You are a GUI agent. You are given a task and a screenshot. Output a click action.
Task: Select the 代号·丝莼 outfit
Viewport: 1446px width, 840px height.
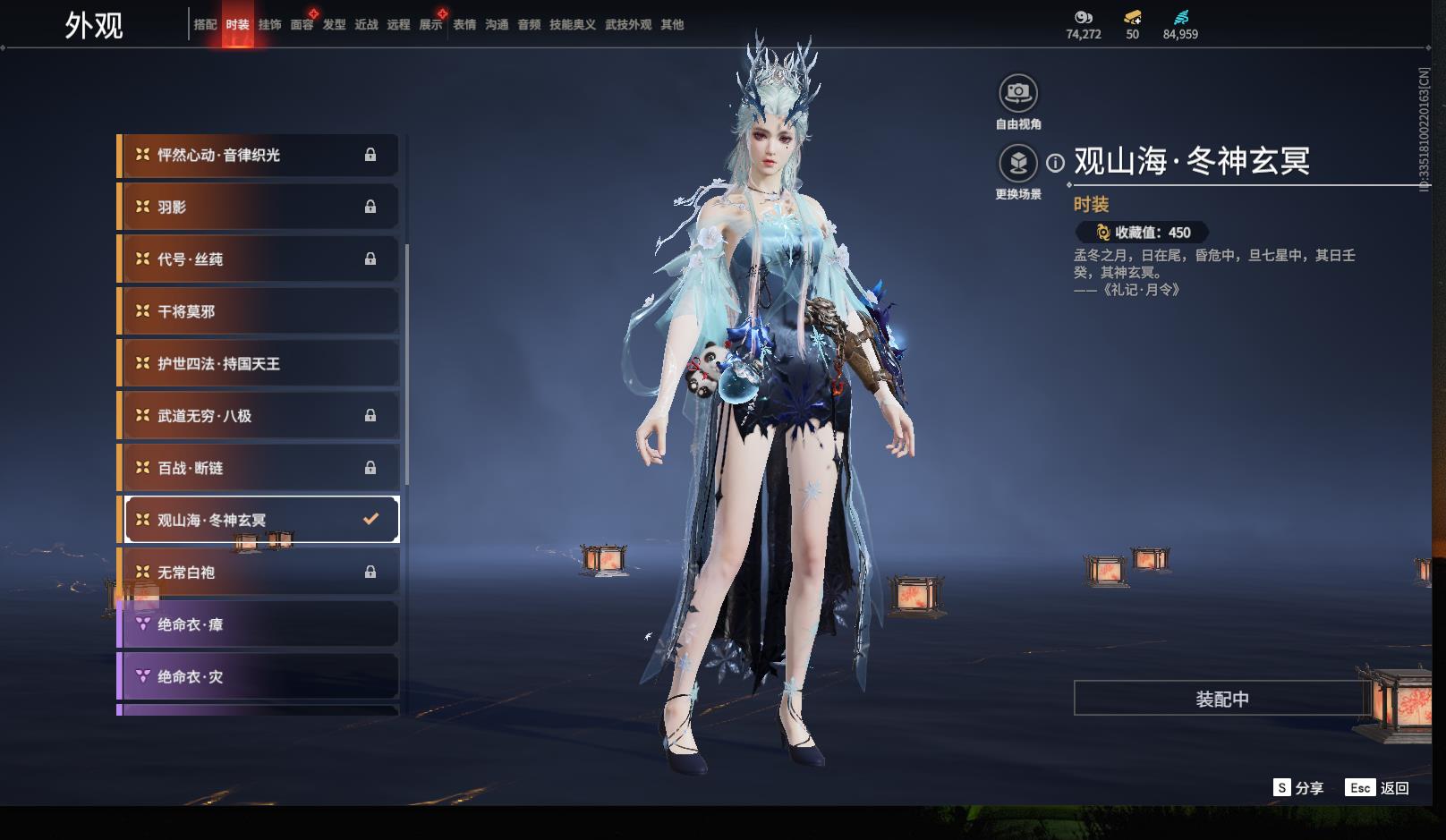259,259
